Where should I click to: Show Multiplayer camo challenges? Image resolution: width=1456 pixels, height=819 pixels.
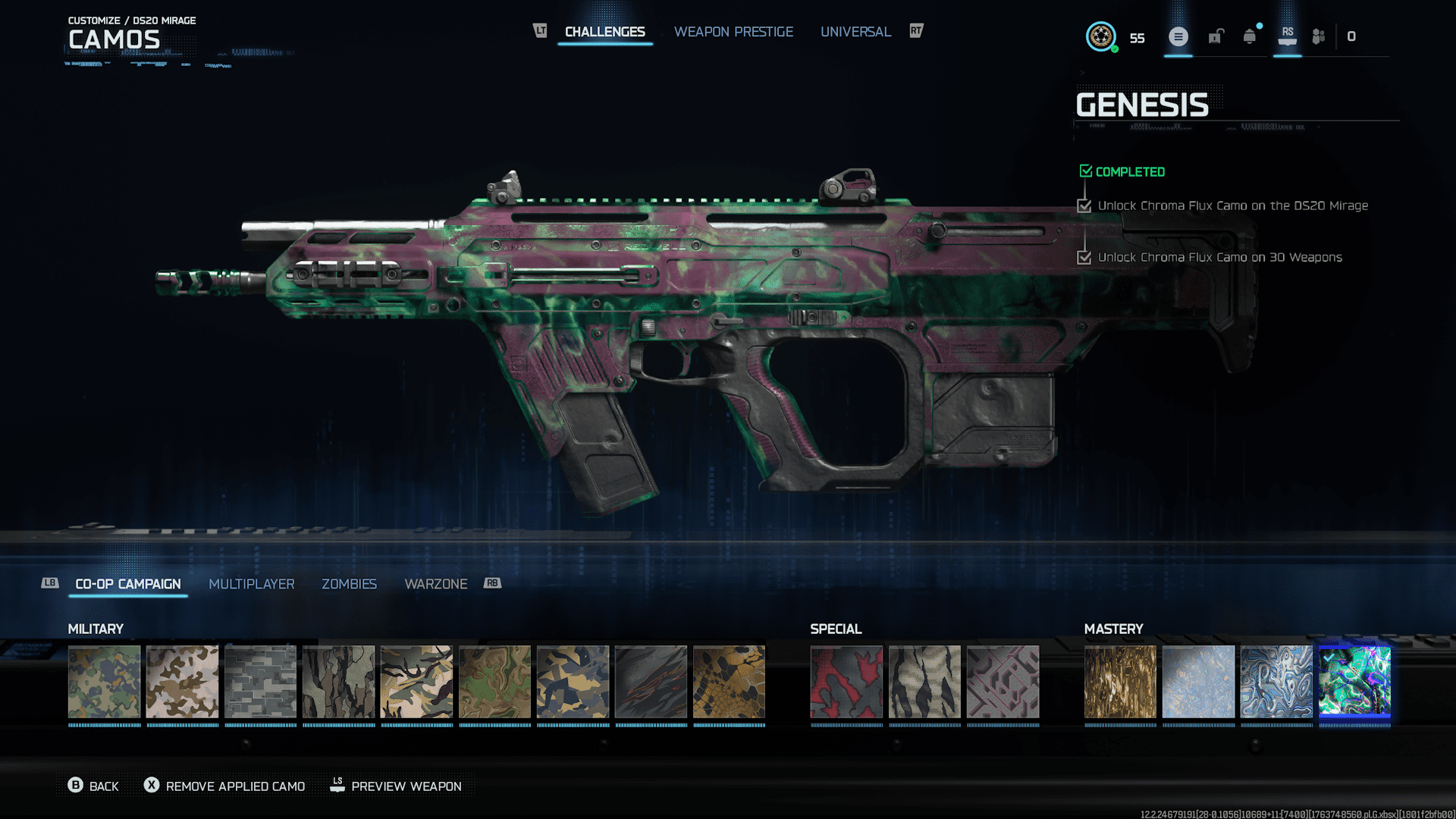click(251, 584)
